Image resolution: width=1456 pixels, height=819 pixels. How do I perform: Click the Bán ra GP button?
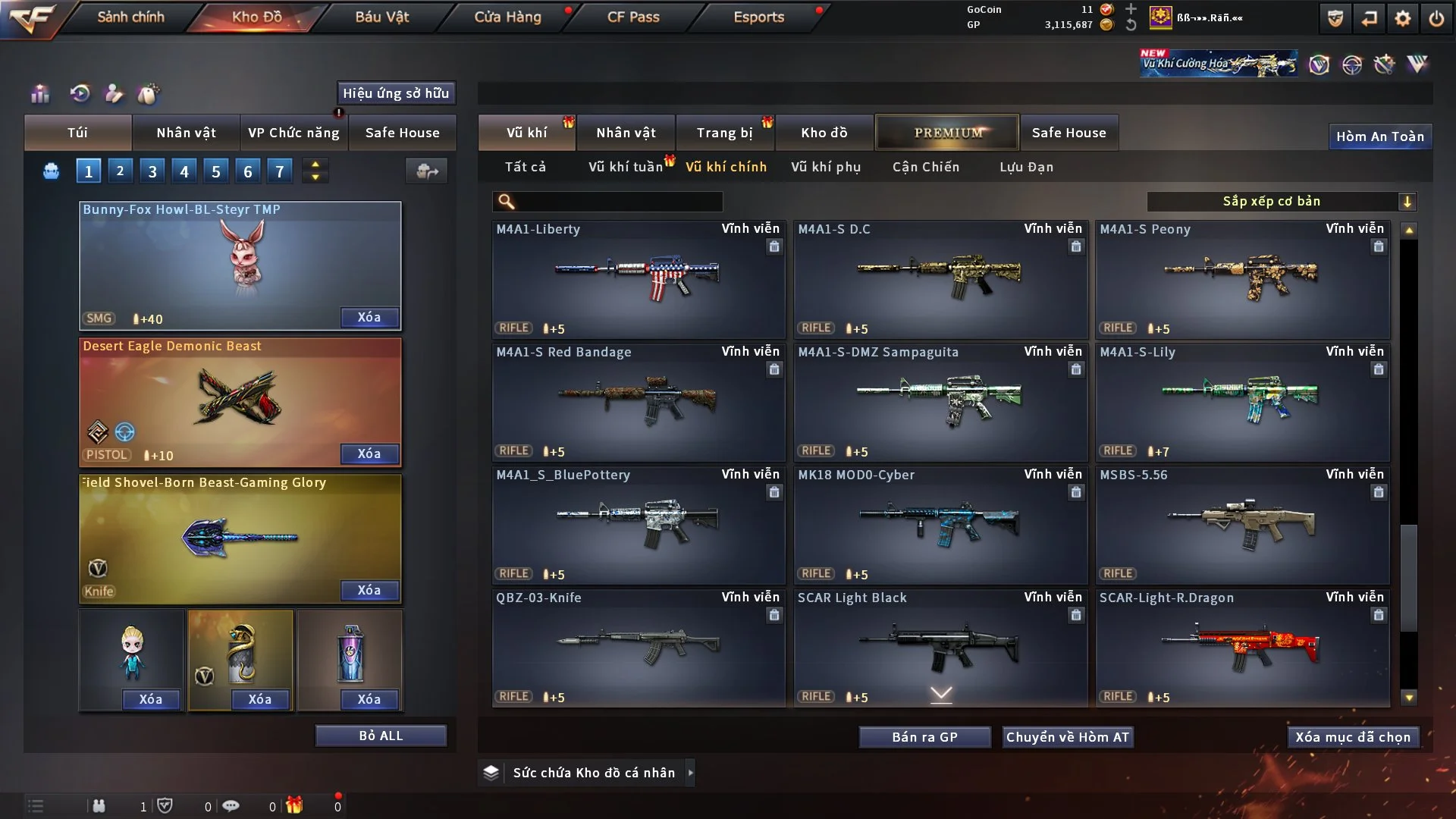tap(924, 737)
